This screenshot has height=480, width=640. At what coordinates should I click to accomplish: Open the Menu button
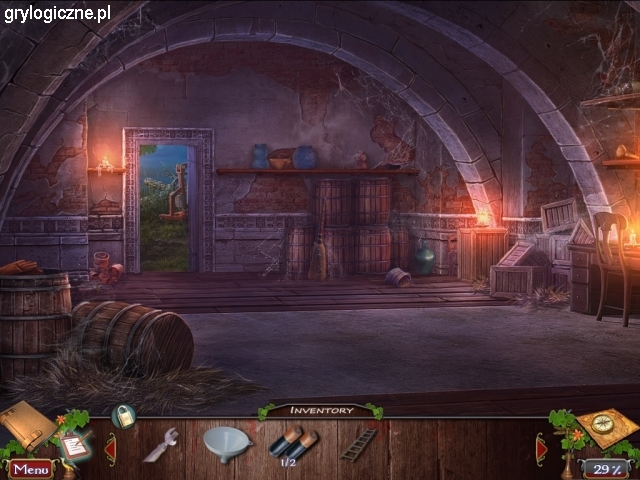[30, 468]
